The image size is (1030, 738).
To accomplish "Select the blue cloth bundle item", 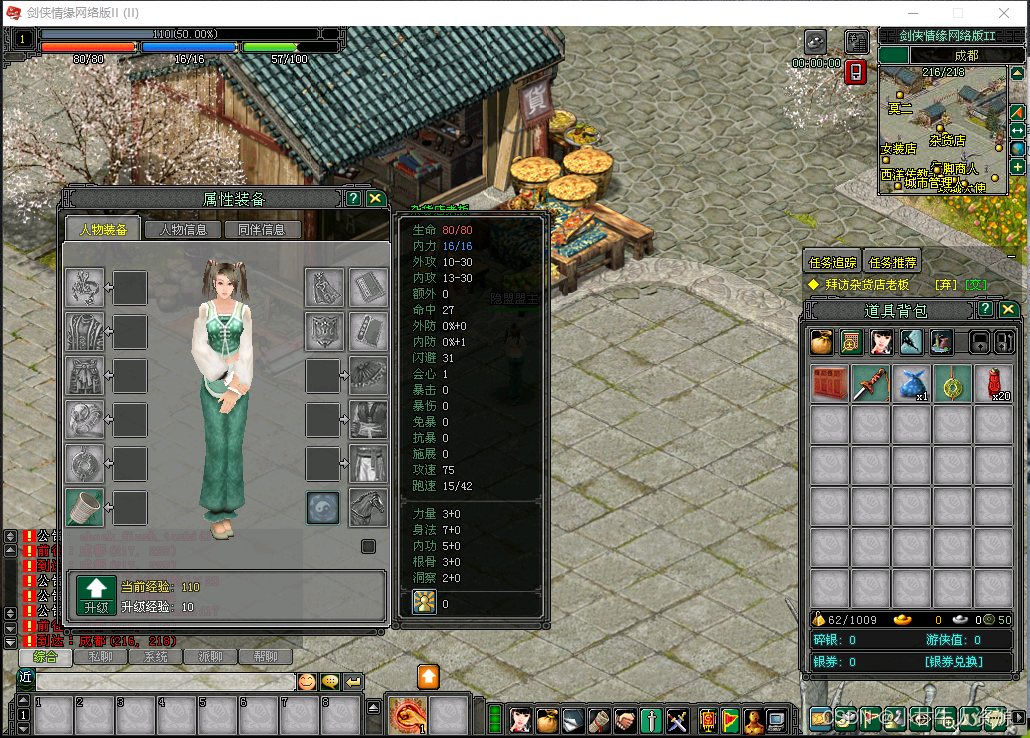I will 911,384.
